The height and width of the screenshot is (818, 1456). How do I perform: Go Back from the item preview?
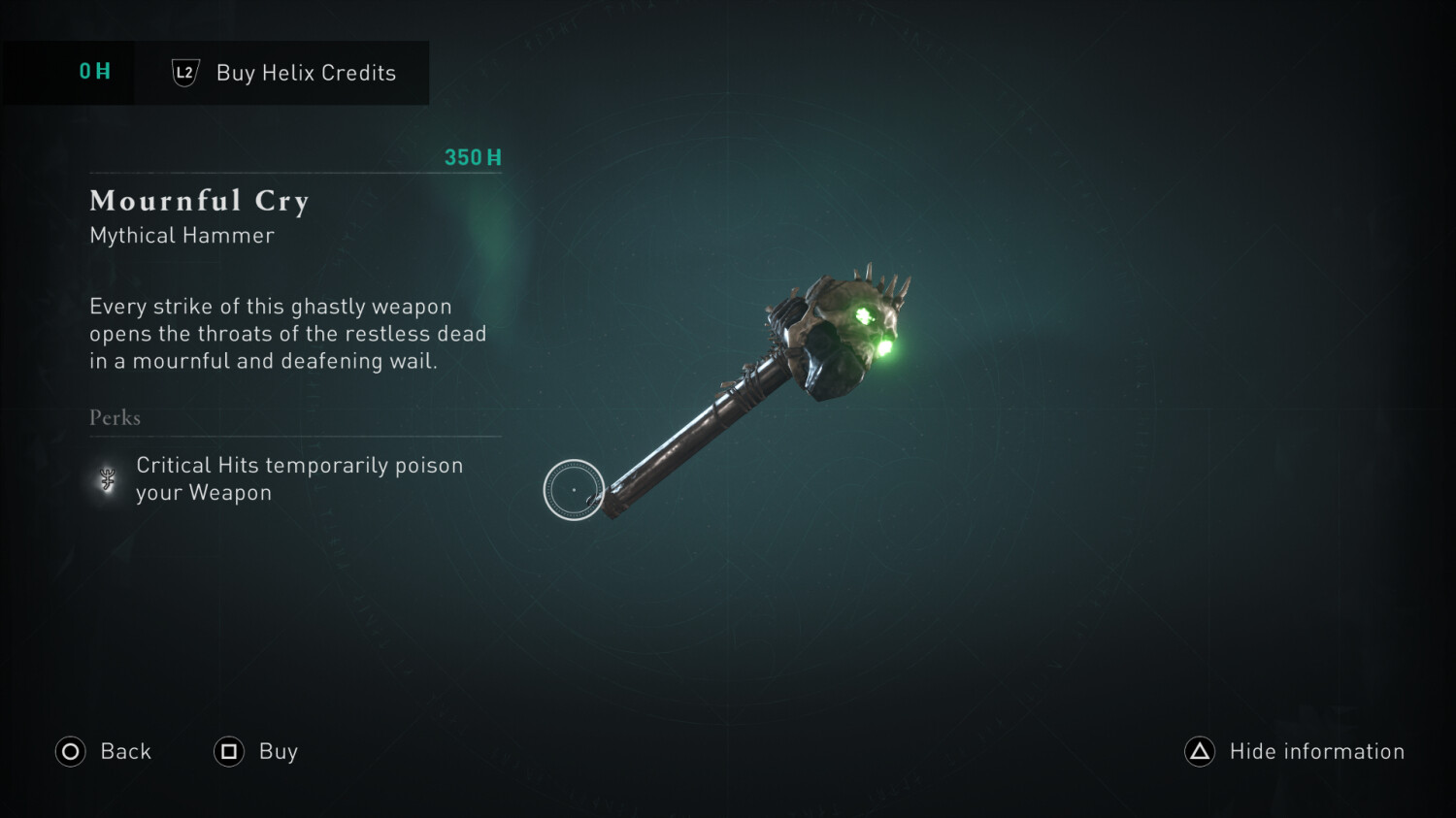tap(104, 752)
